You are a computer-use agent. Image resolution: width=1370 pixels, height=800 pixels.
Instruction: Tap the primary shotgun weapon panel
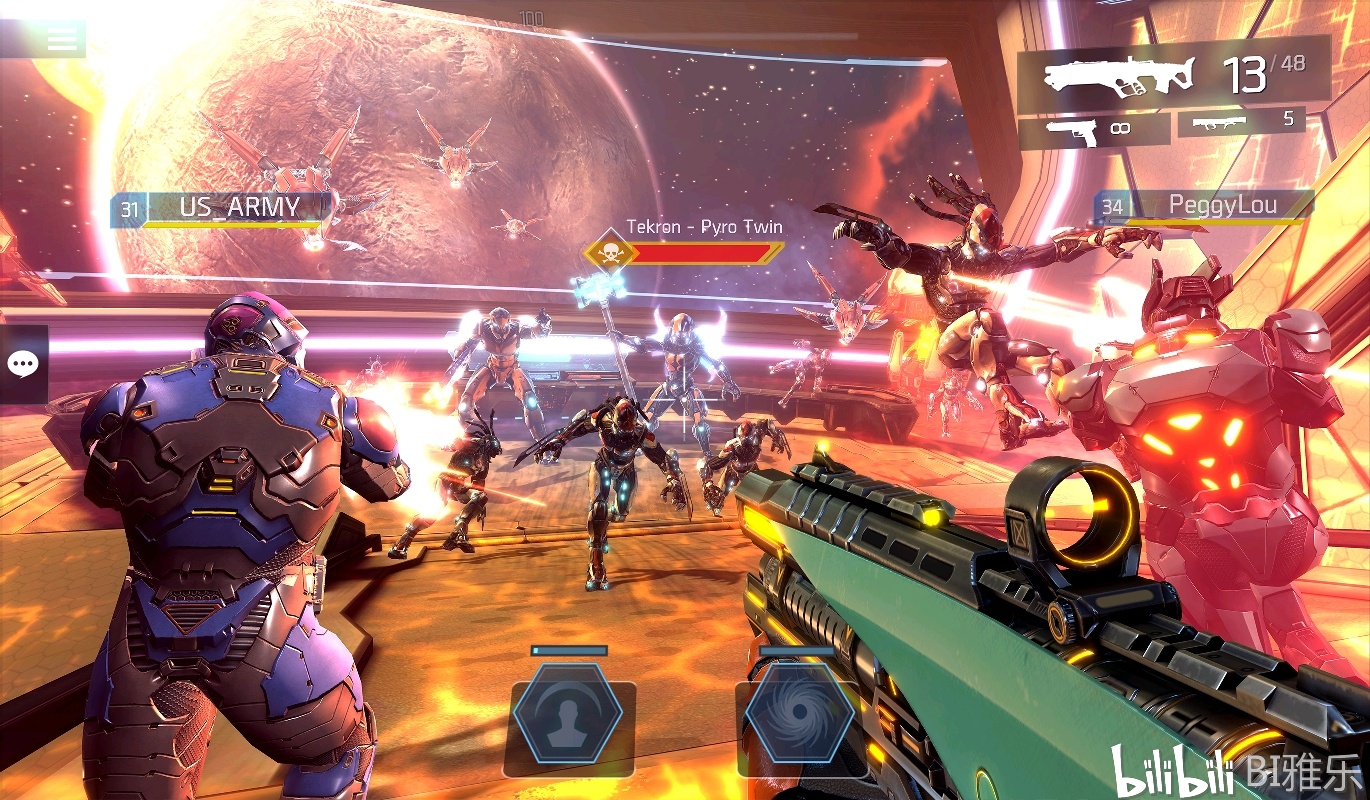coord(1173,74)
